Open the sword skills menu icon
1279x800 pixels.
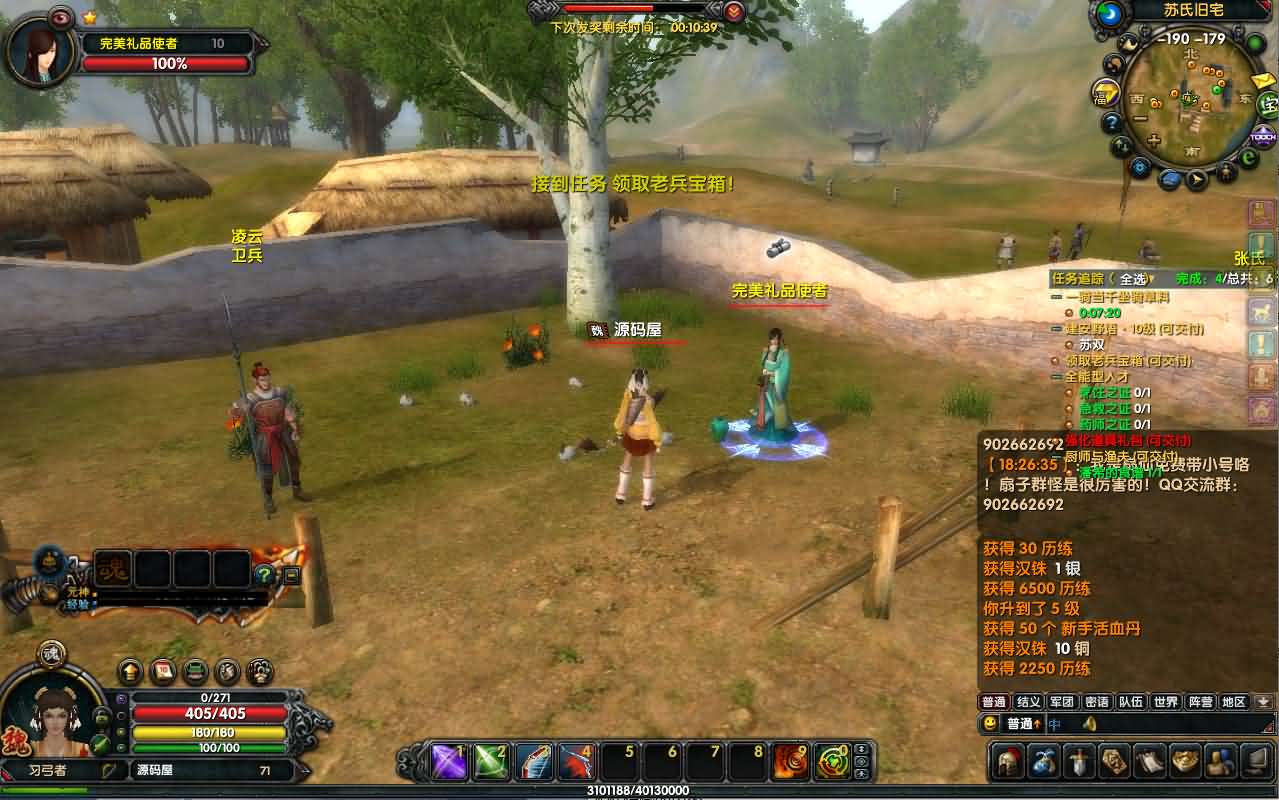1081,762
